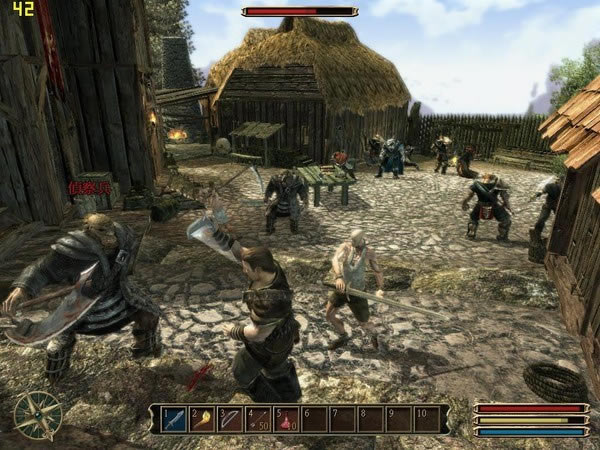Choose the bow in hotbar slot 3
Image resolution: width=600 pixels, height=450 pixels.
(230, 419)
